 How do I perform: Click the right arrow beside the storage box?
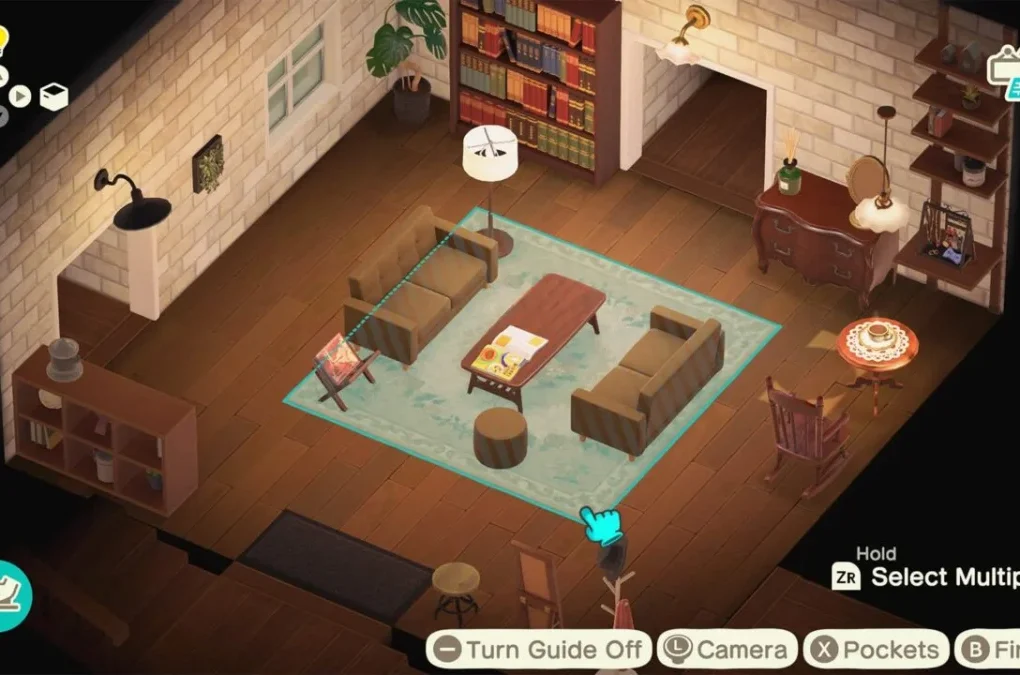(x=22, y=97)
